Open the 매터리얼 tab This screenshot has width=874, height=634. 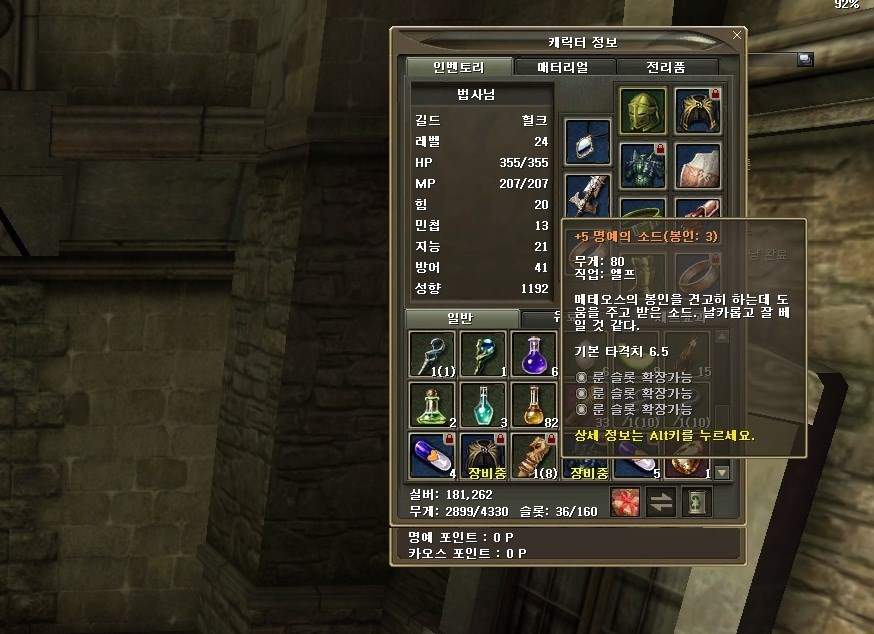(x=563, y=67)
